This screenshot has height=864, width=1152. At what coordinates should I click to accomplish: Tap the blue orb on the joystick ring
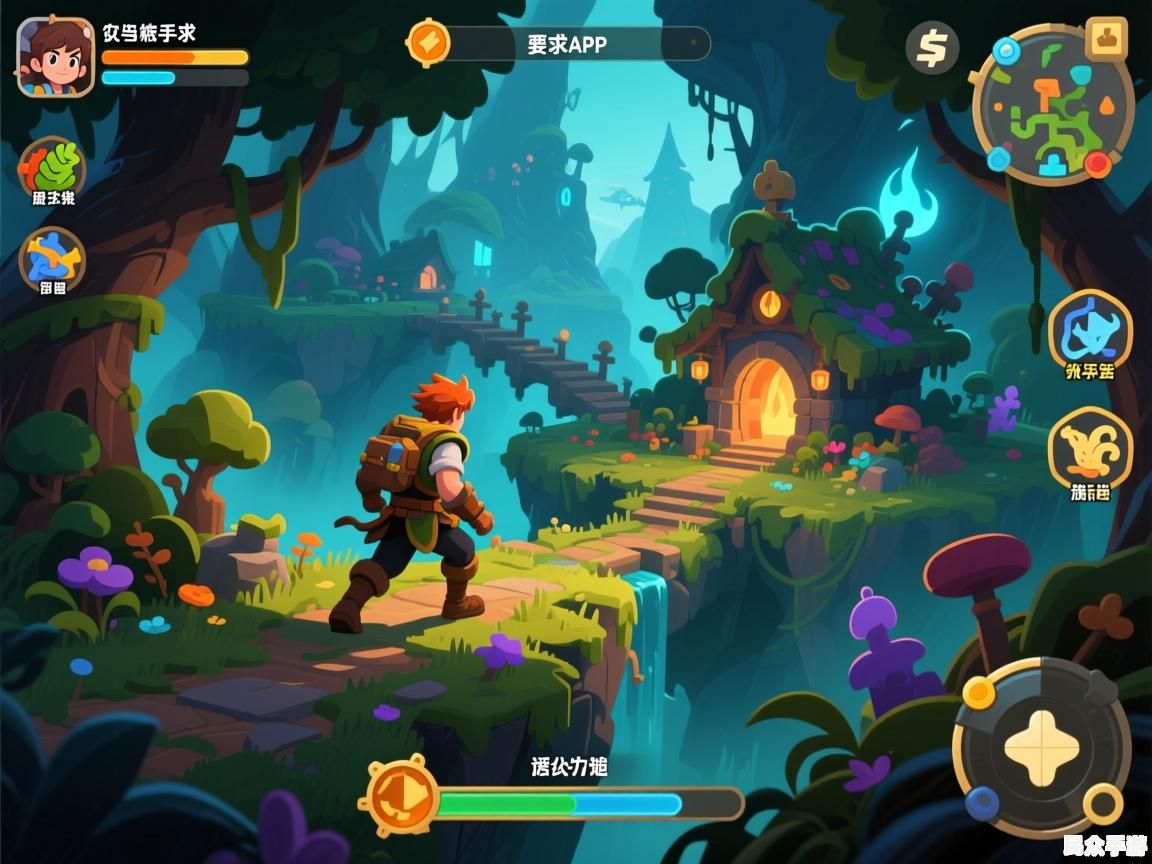tap(982, 801)
